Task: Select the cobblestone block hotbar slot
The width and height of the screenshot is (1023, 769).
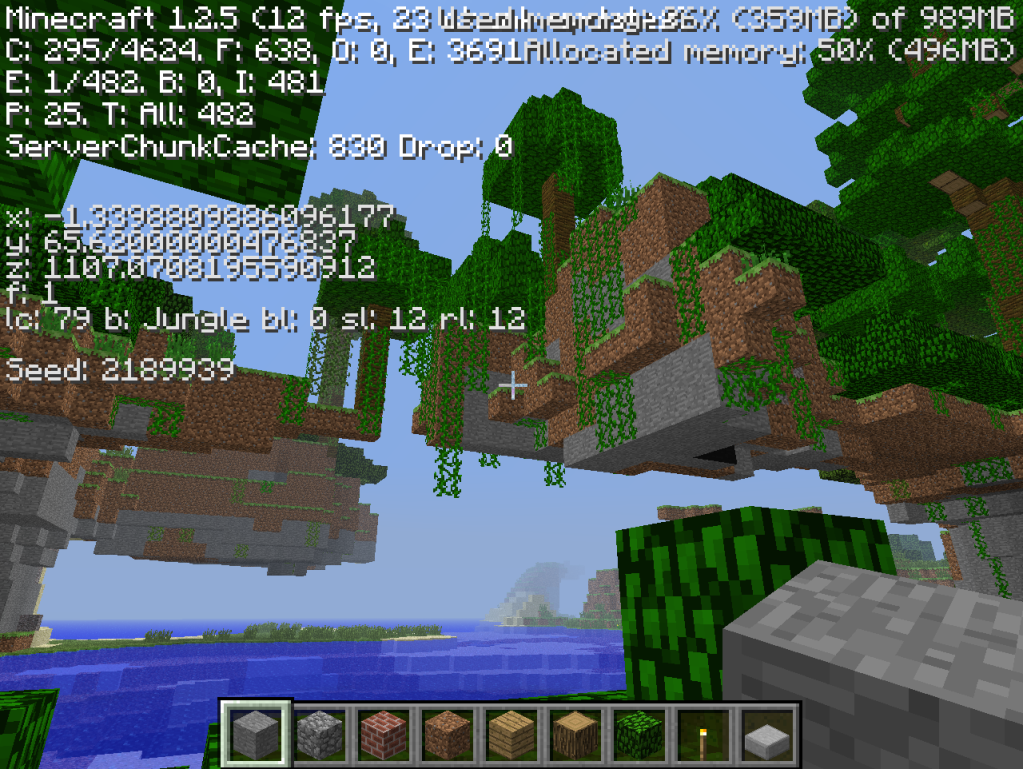Action: (x=321, y=735)
